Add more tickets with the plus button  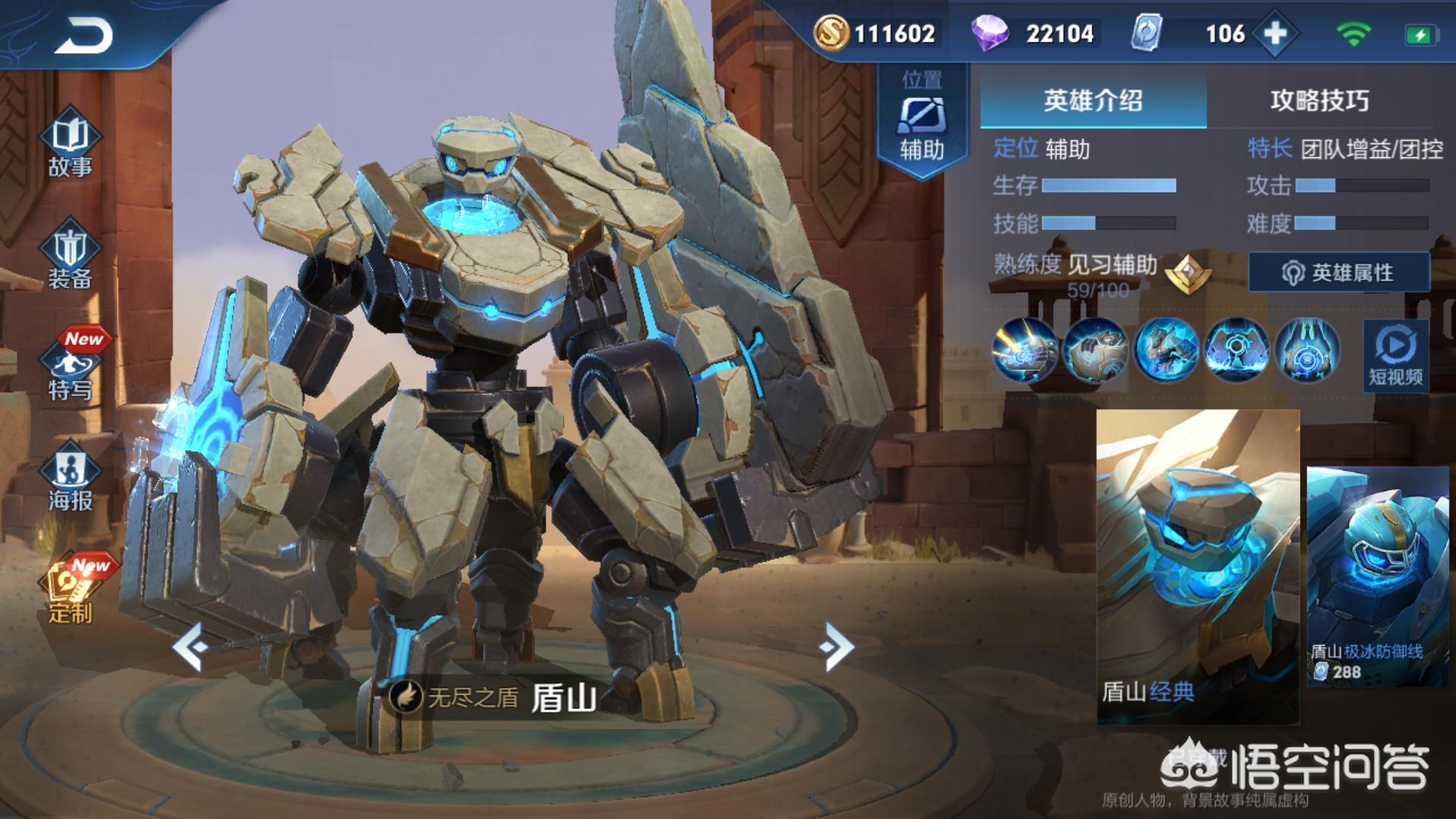(1276, 33)
